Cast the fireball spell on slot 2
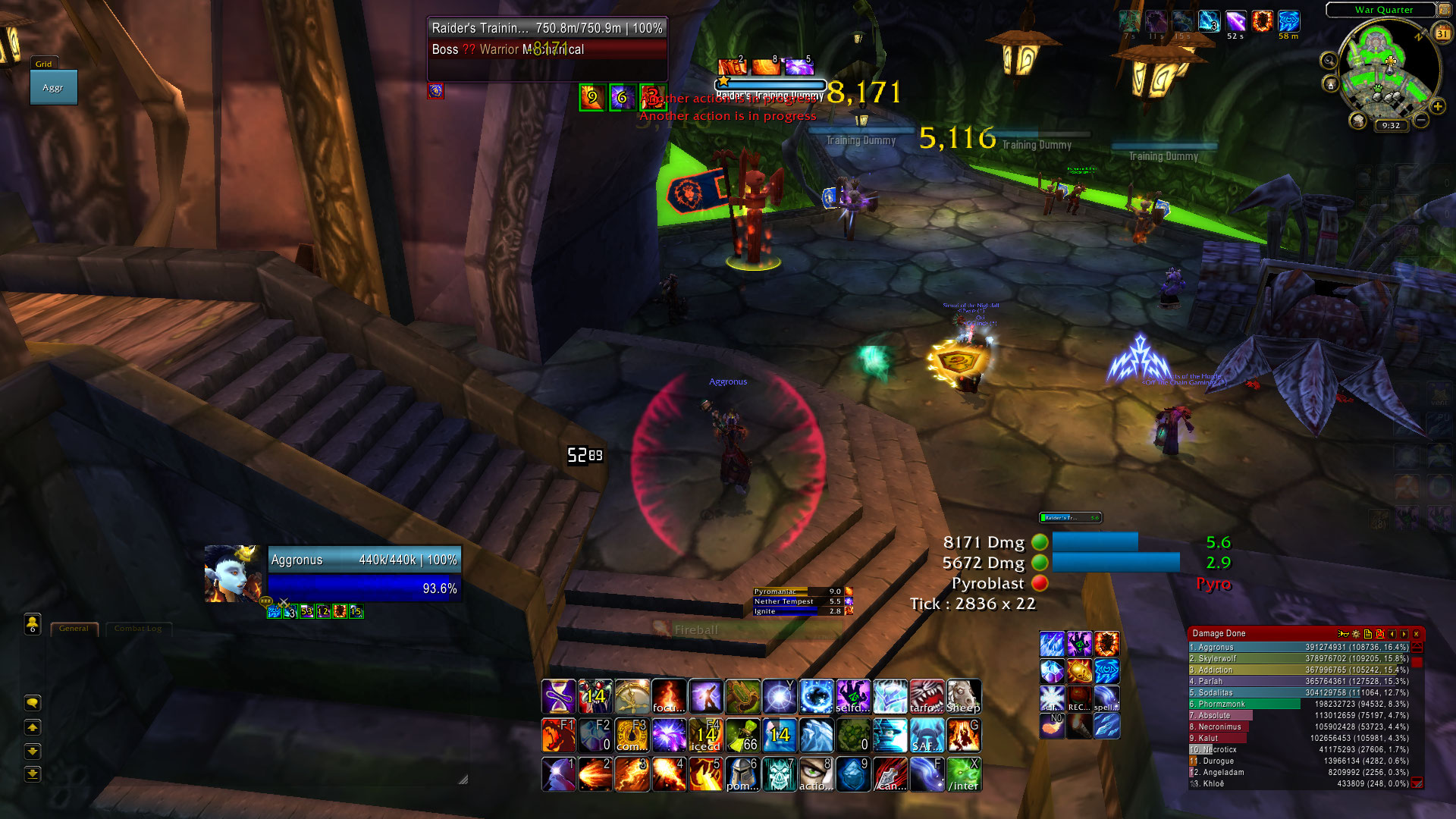1456x819 pixels. click(x=595, y=774)
